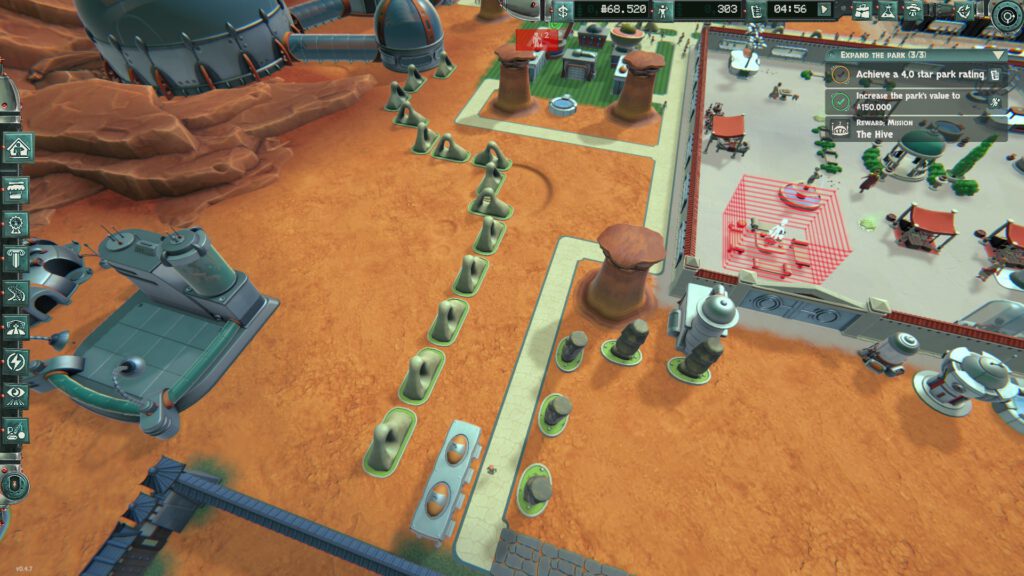
Task: Open the pillar decoration category
Action: point(17,259)
